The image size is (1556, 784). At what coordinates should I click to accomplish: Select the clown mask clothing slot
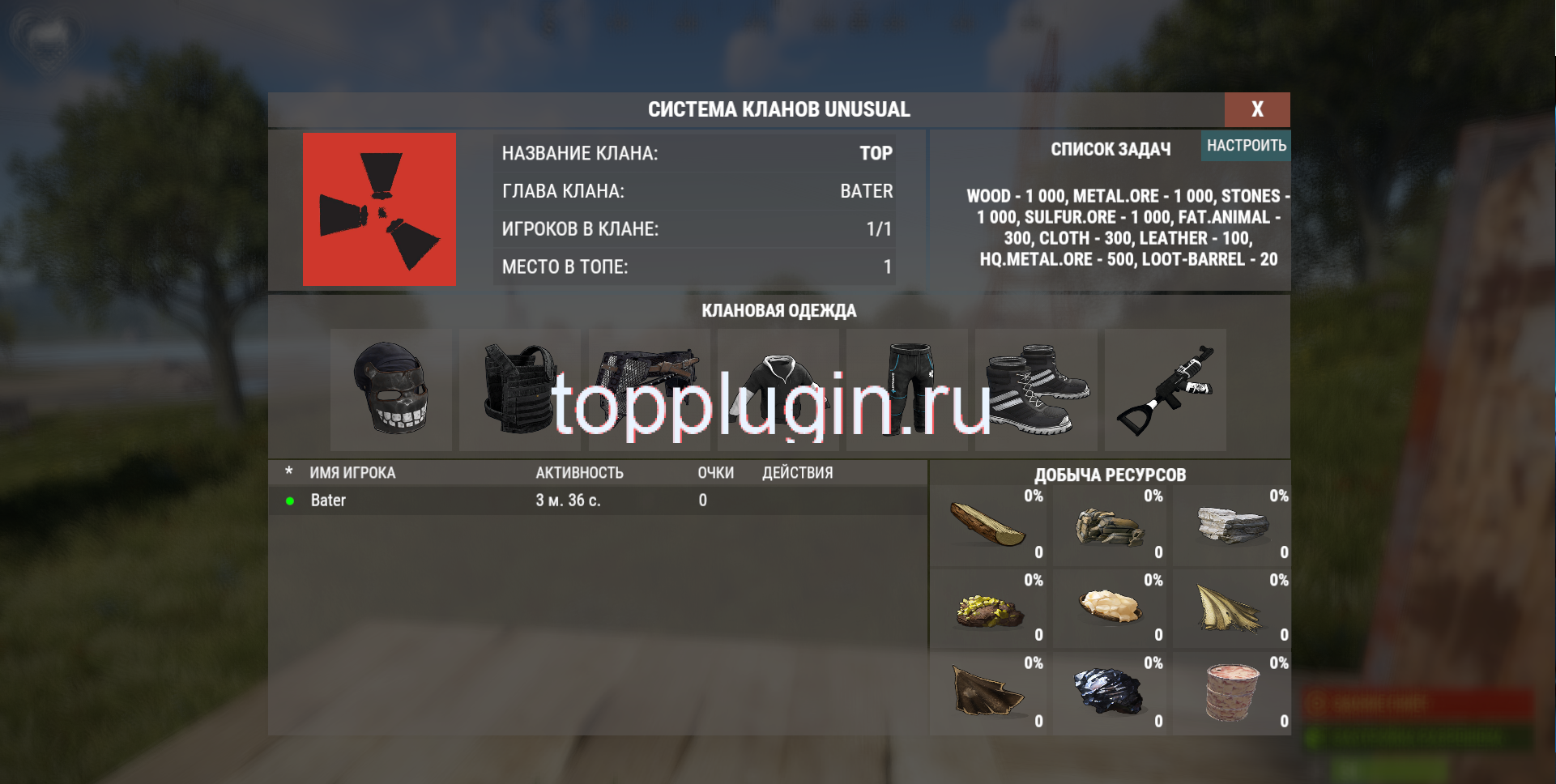click(391, 390)
